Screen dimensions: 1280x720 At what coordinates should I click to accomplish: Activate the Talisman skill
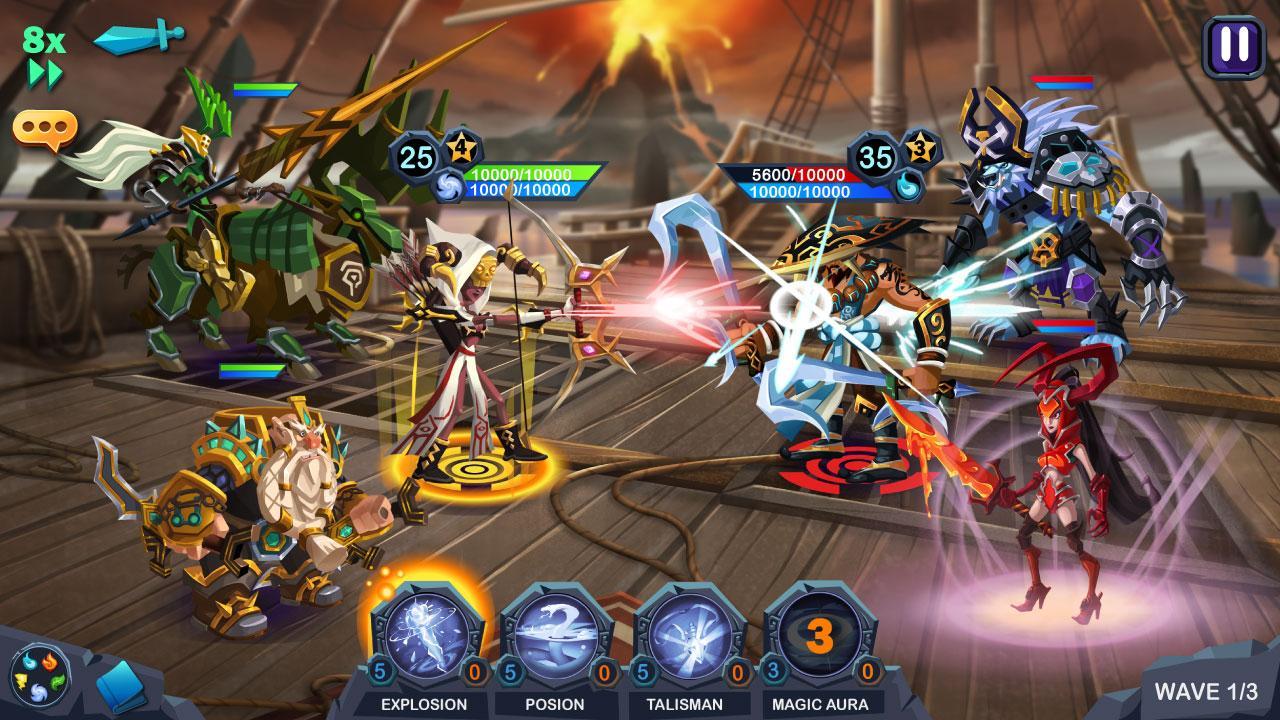click(x=690, y=637)
